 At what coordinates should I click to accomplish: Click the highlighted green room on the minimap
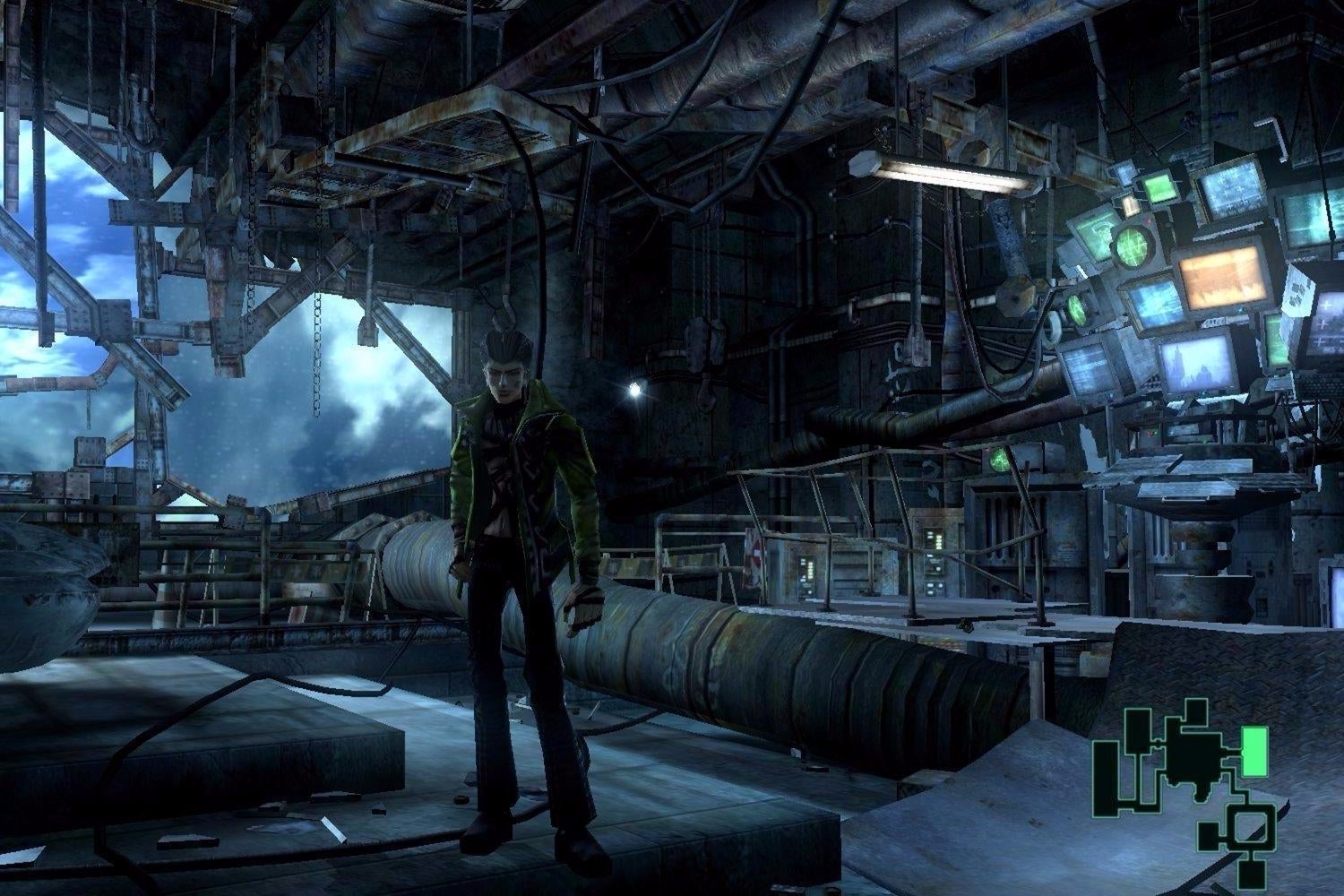(1255, 751)
